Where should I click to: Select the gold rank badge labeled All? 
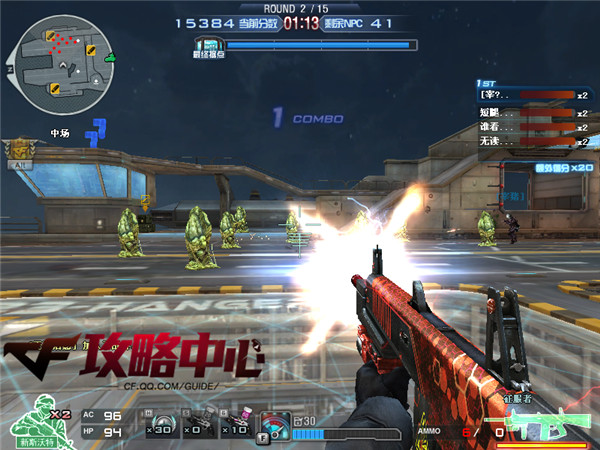click(17, 152)
